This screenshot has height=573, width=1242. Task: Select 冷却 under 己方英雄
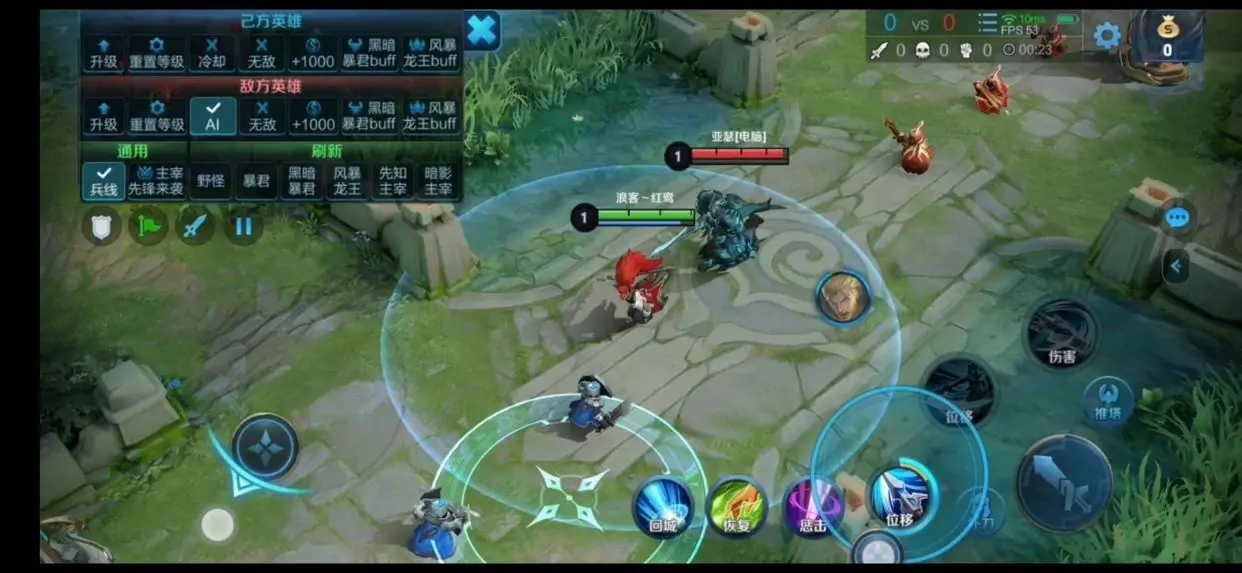click(212, 53)
